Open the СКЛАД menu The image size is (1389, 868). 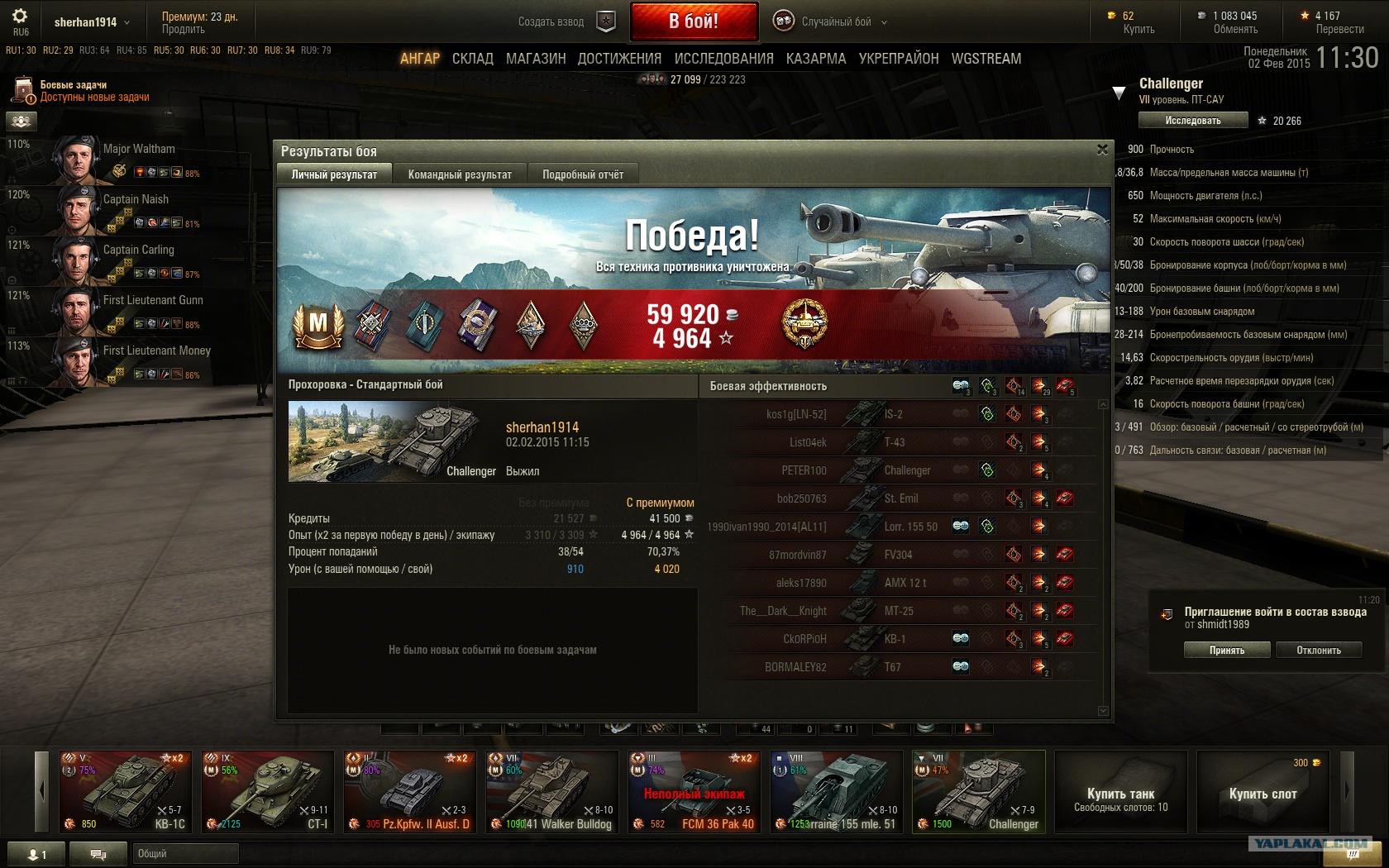pyautogui.click(x=472, y=59)
